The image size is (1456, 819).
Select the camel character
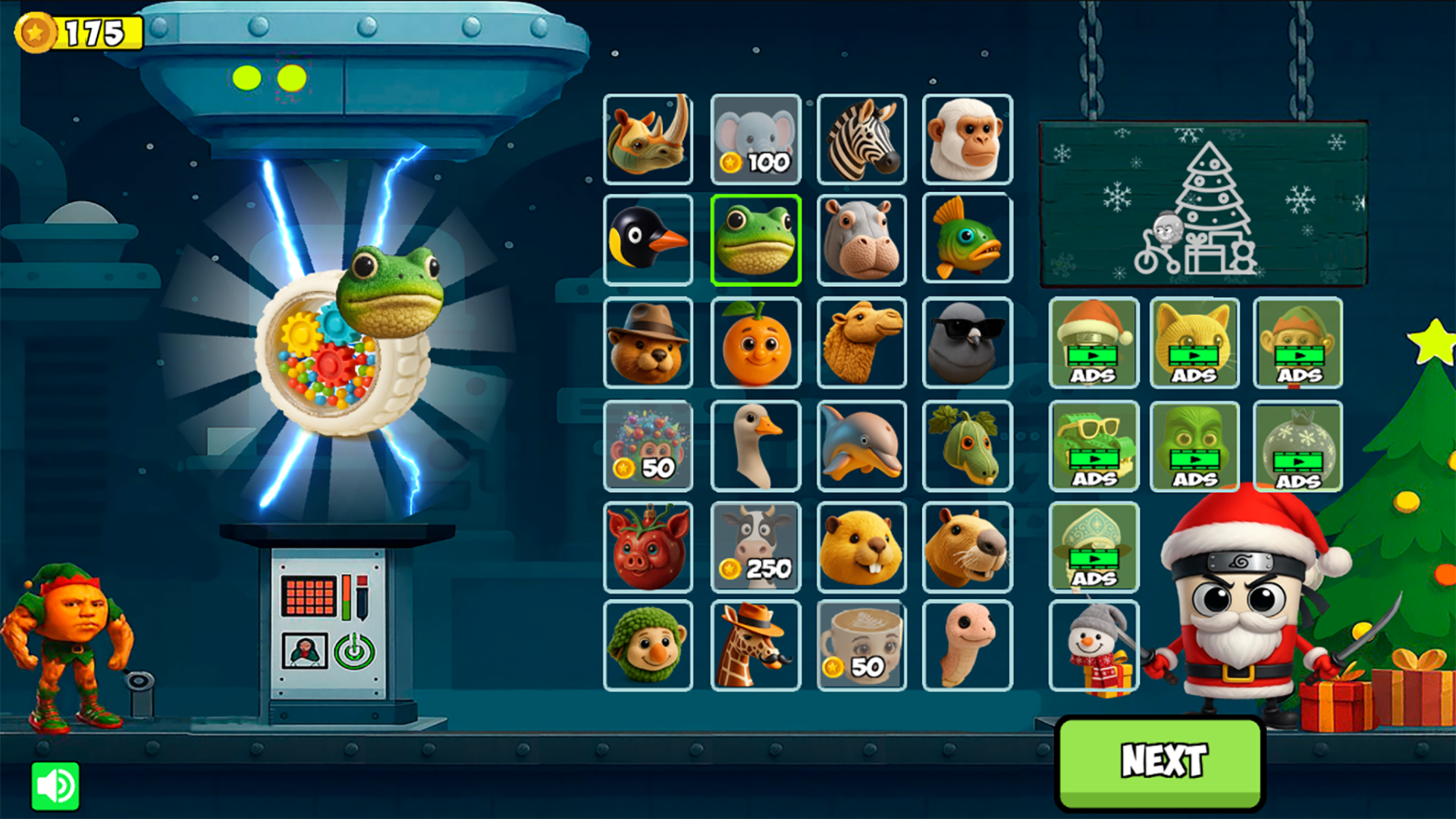coord(861,344)
